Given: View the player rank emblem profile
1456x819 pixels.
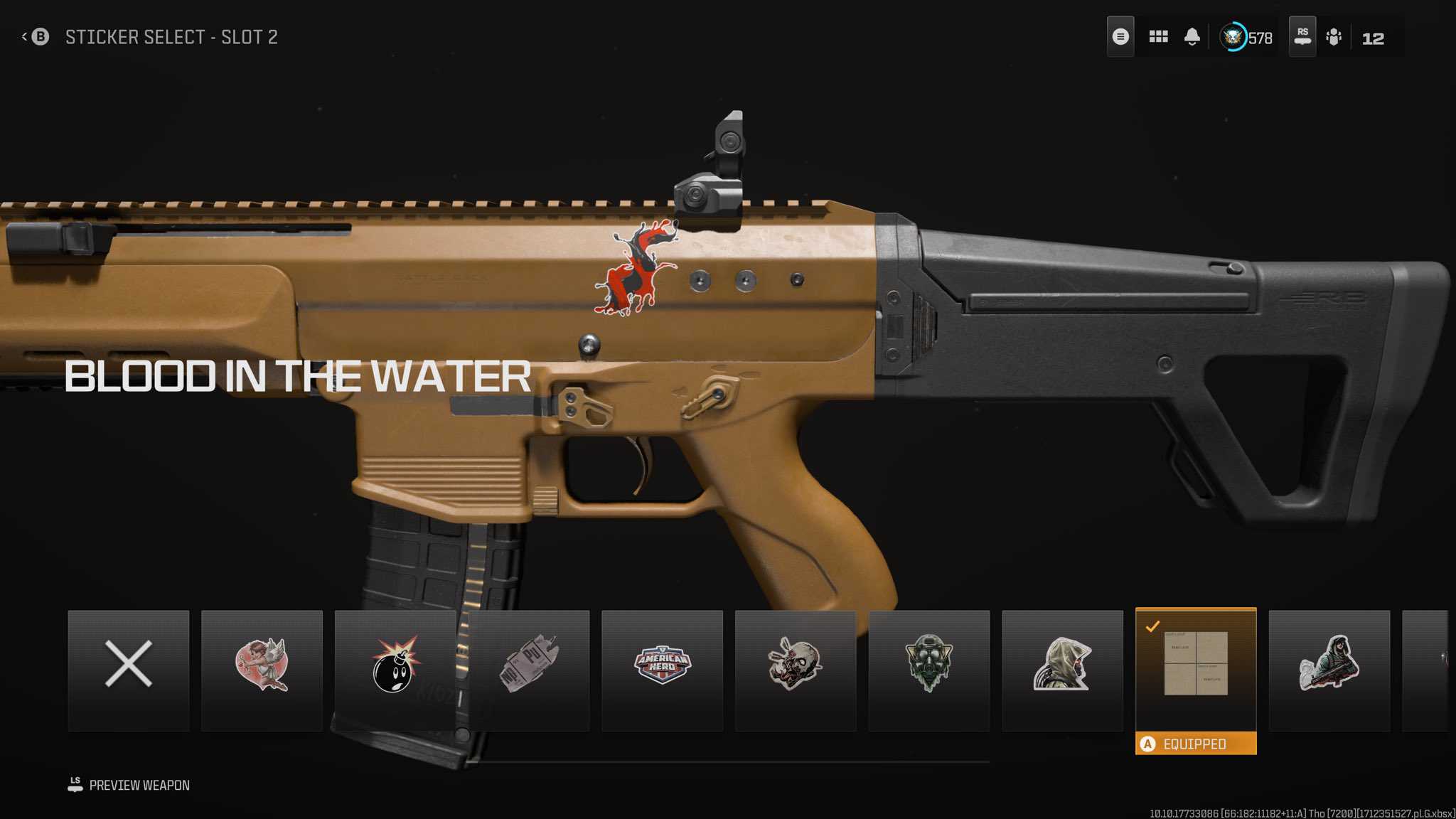Looking at the screenshot, I should 1233,37.
